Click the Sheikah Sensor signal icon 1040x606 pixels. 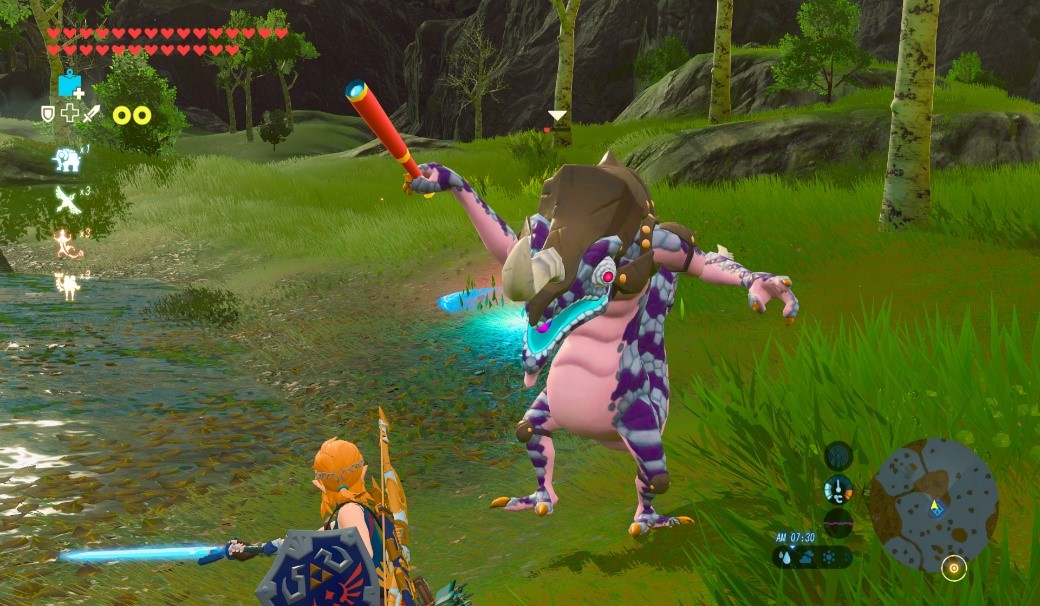click(x=838, y=457)
